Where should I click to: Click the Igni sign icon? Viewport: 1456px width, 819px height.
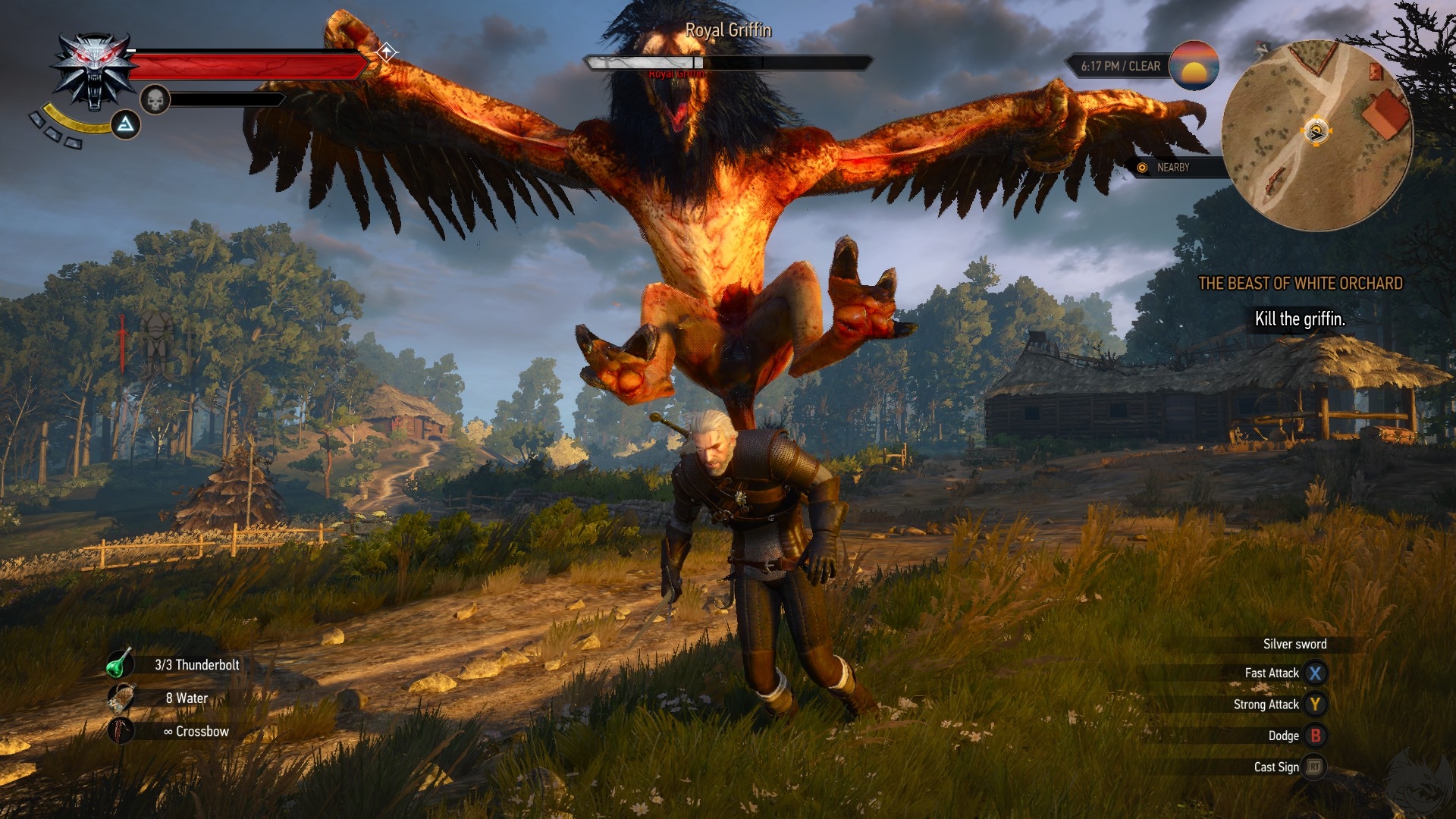pos(126,124)
